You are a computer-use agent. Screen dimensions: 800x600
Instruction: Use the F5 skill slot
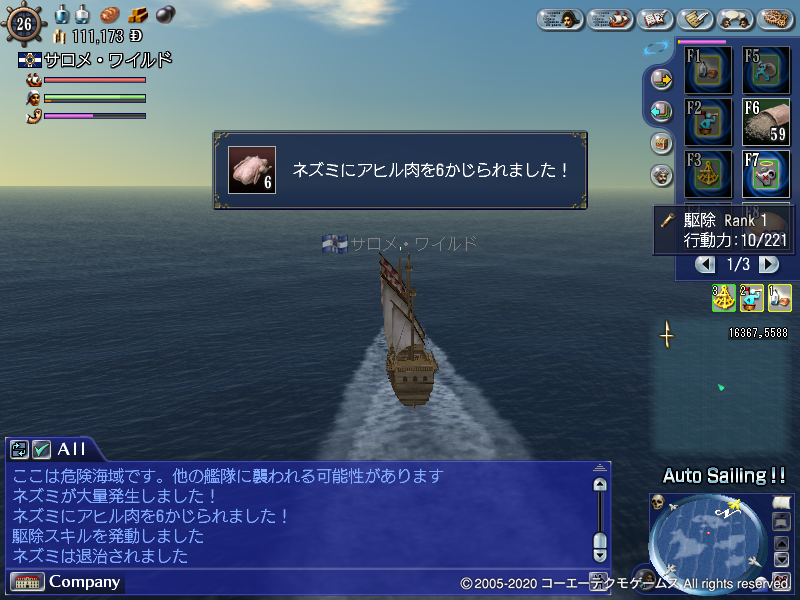tap(766, 70)
